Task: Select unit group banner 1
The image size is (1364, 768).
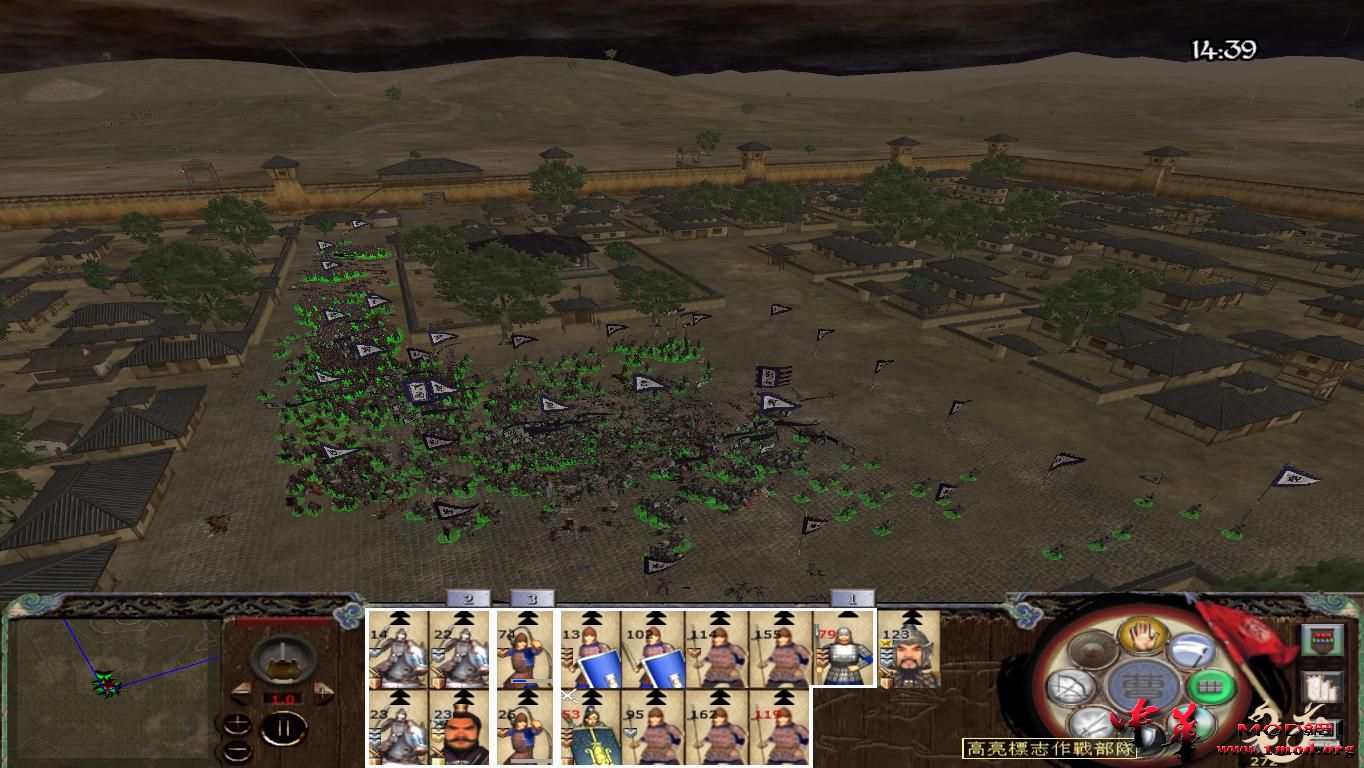Action: coord(852,598)
